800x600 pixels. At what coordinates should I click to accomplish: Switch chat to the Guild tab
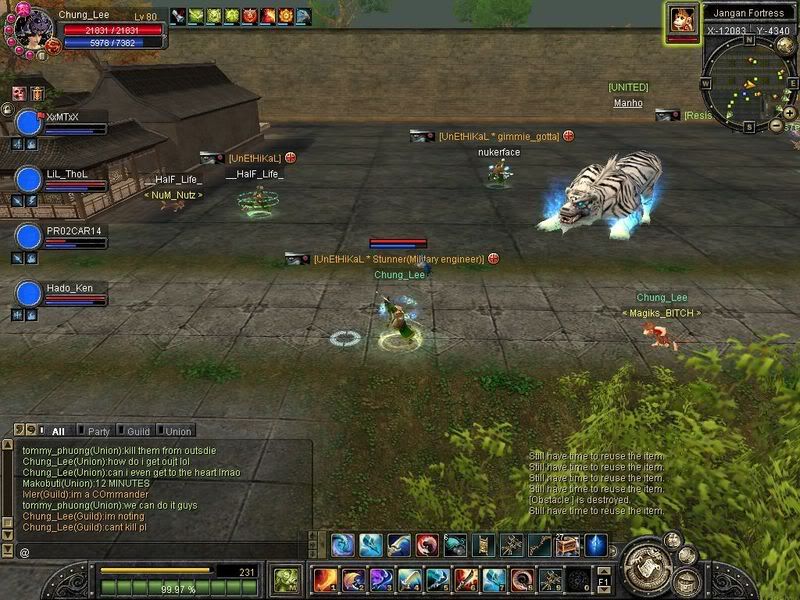coord(138,431)
